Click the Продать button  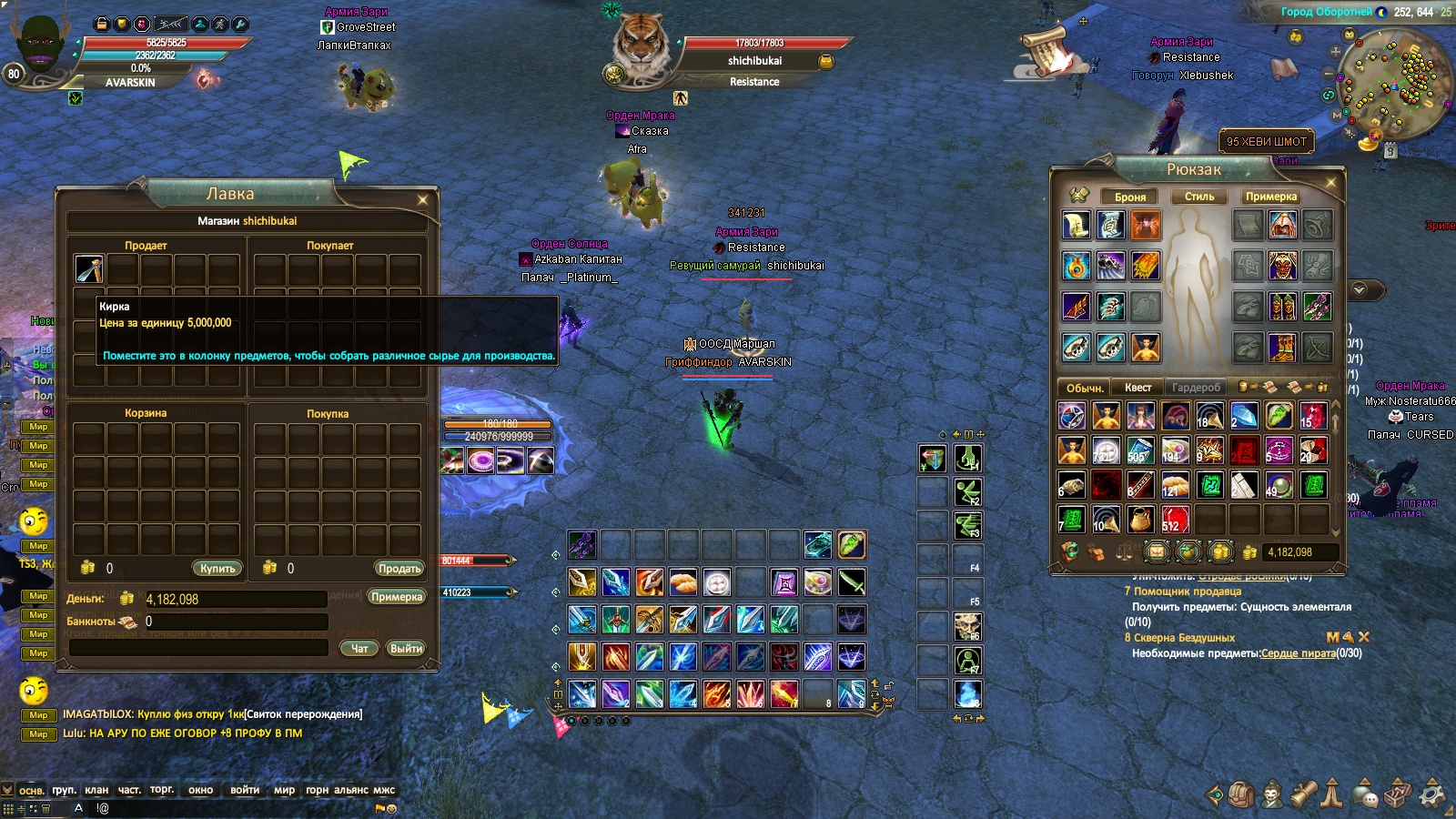(x=399, y=568)
